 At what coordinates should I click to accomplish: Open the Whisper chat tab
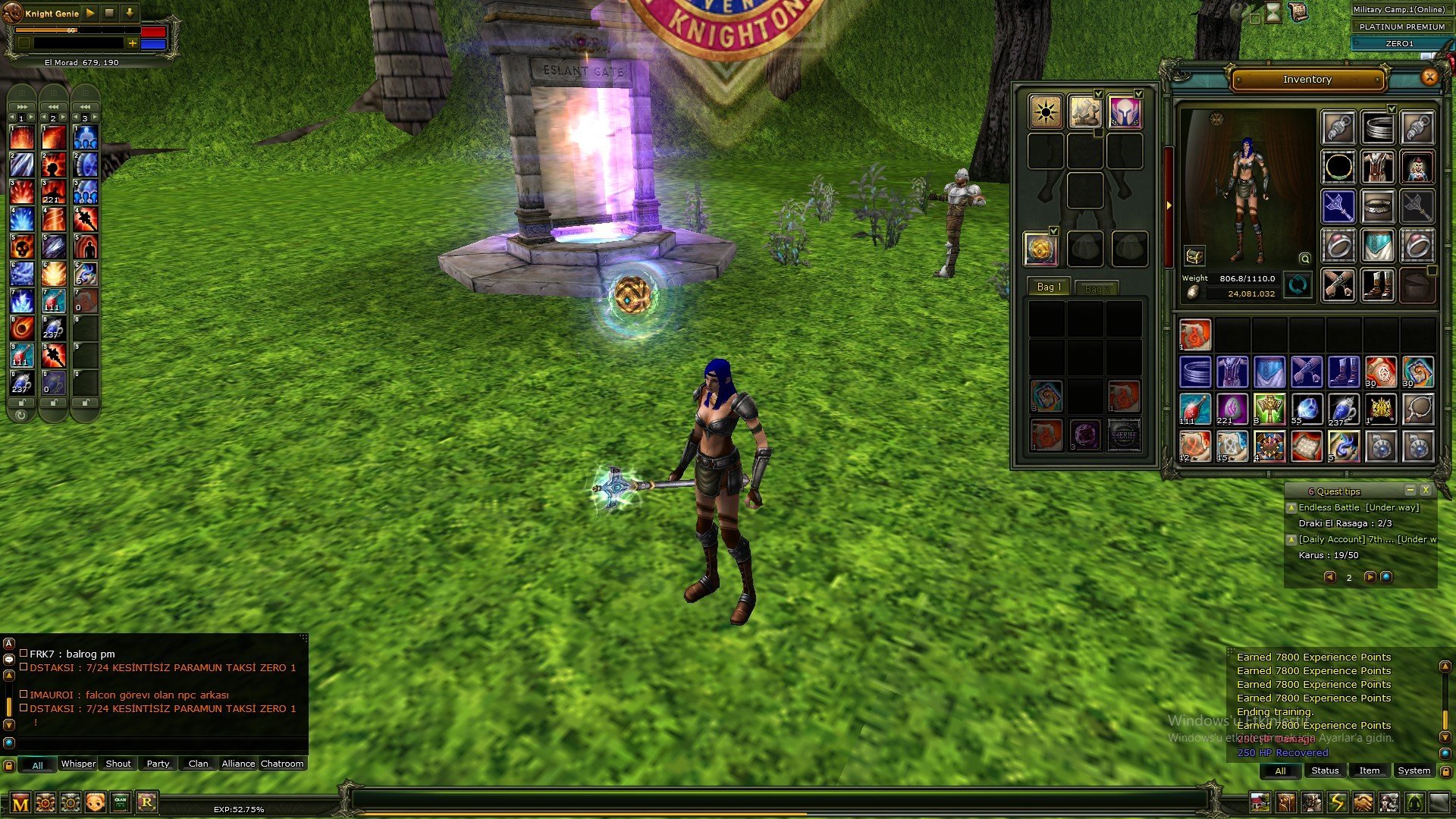pos(78,764)
